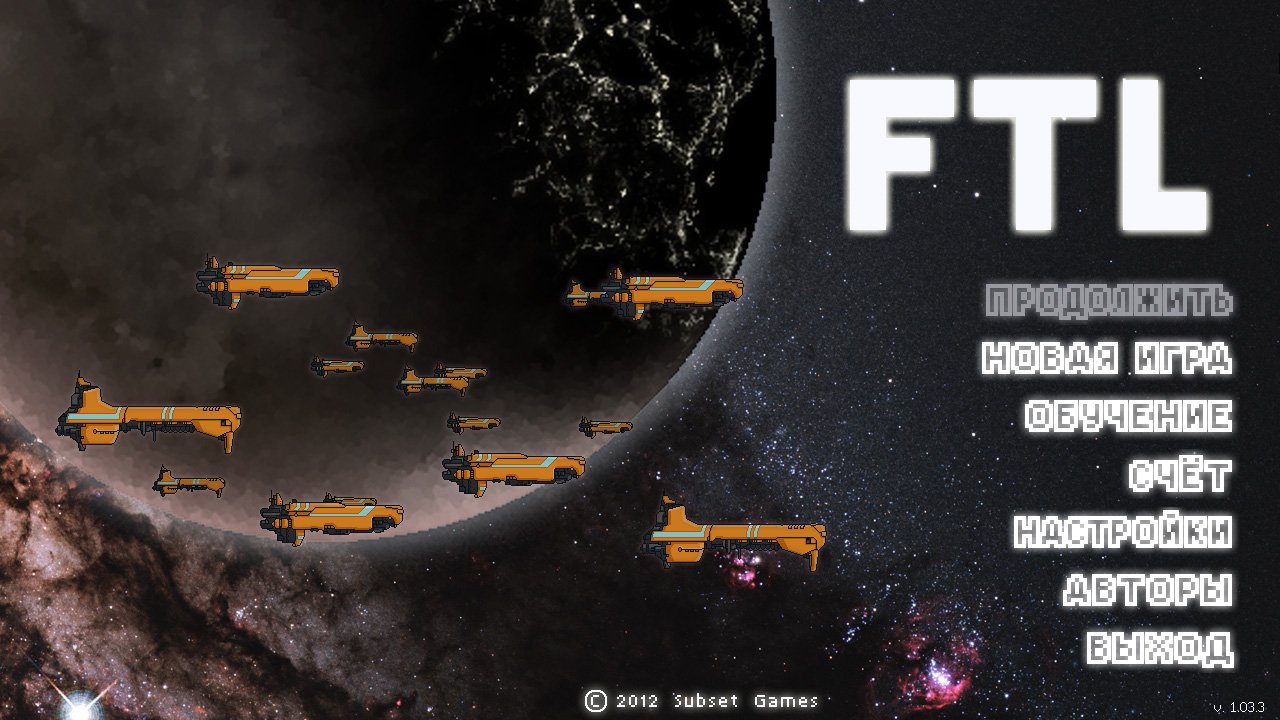Click the large FTL title logo
The width and height of the screenshot is (1280, 720).
pyautogui.click(x=1030, y=155)
